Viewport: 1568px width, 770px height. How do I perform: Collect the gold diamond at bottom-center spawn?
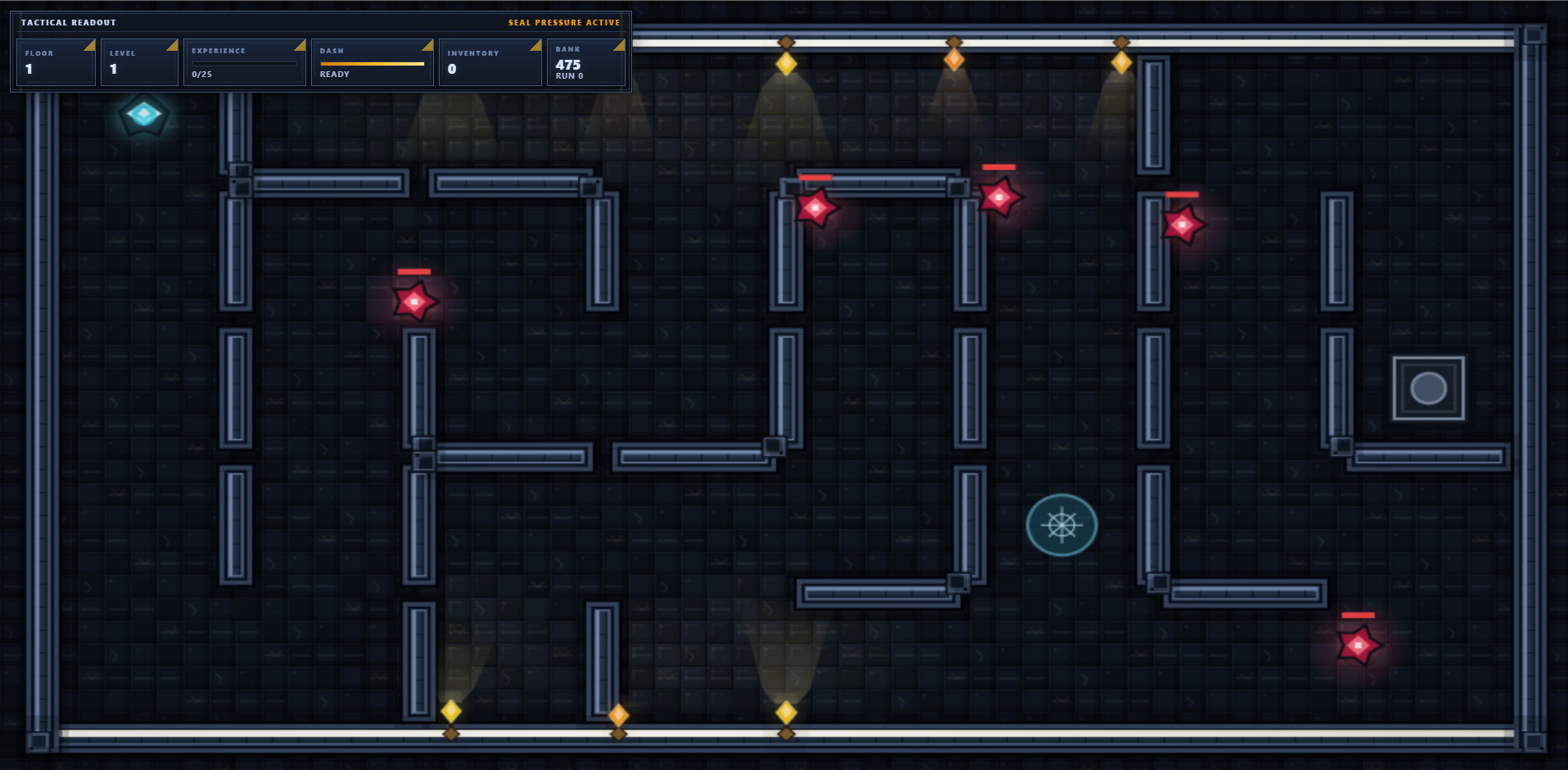pyautogui.click(x=788, y=713)
